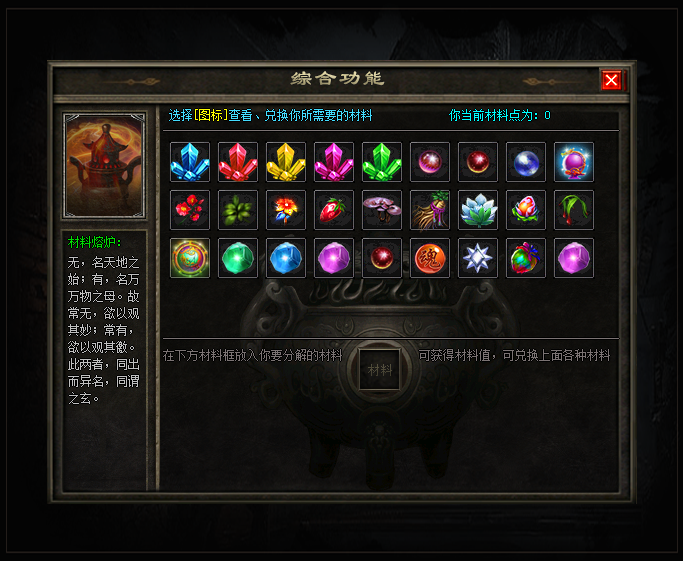
Task: Pick the green clover leaf material
Action: click(x=237, y=210)
